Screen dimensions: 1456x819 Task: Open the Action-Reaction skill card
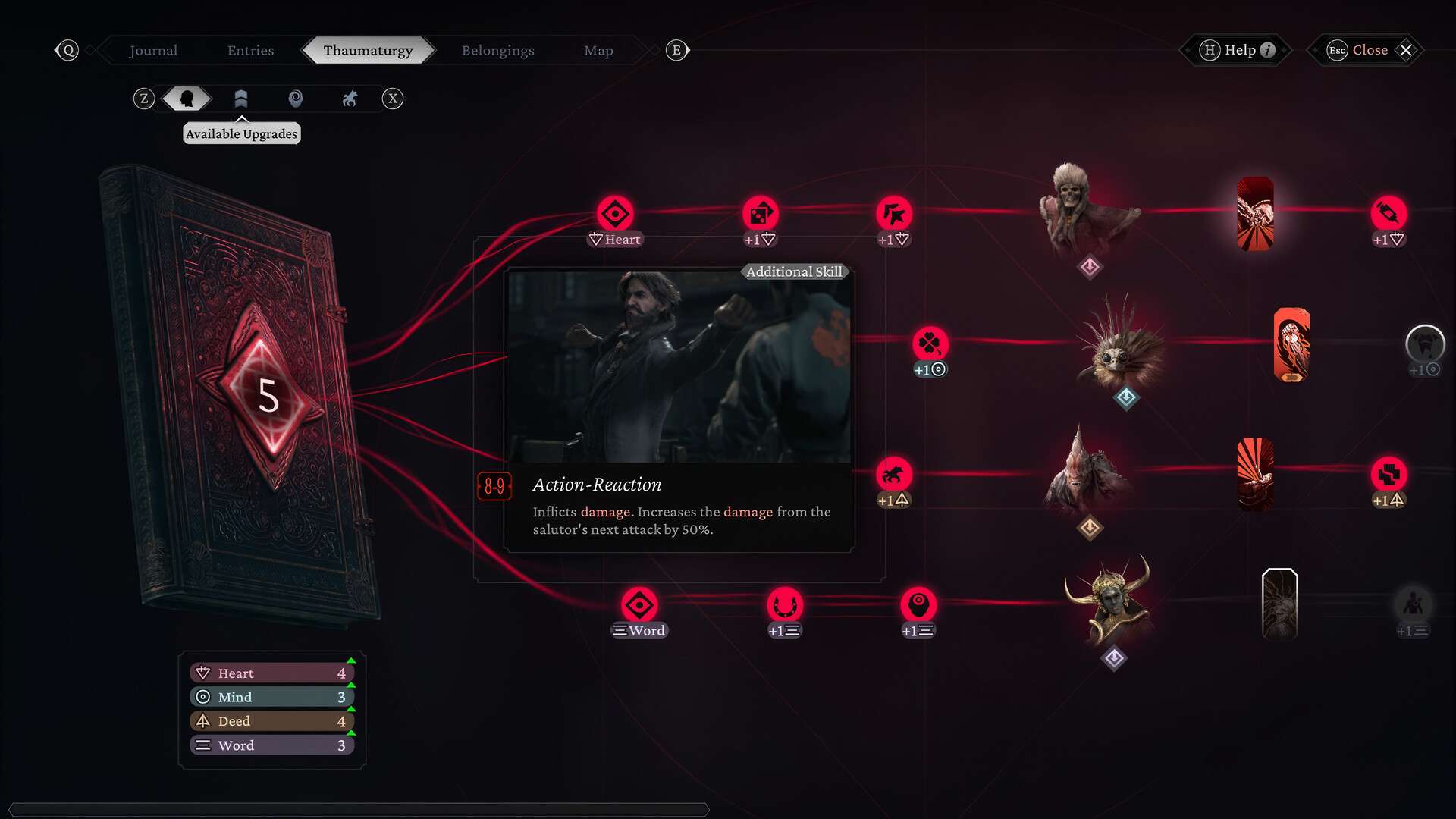(x=679, y=409)
